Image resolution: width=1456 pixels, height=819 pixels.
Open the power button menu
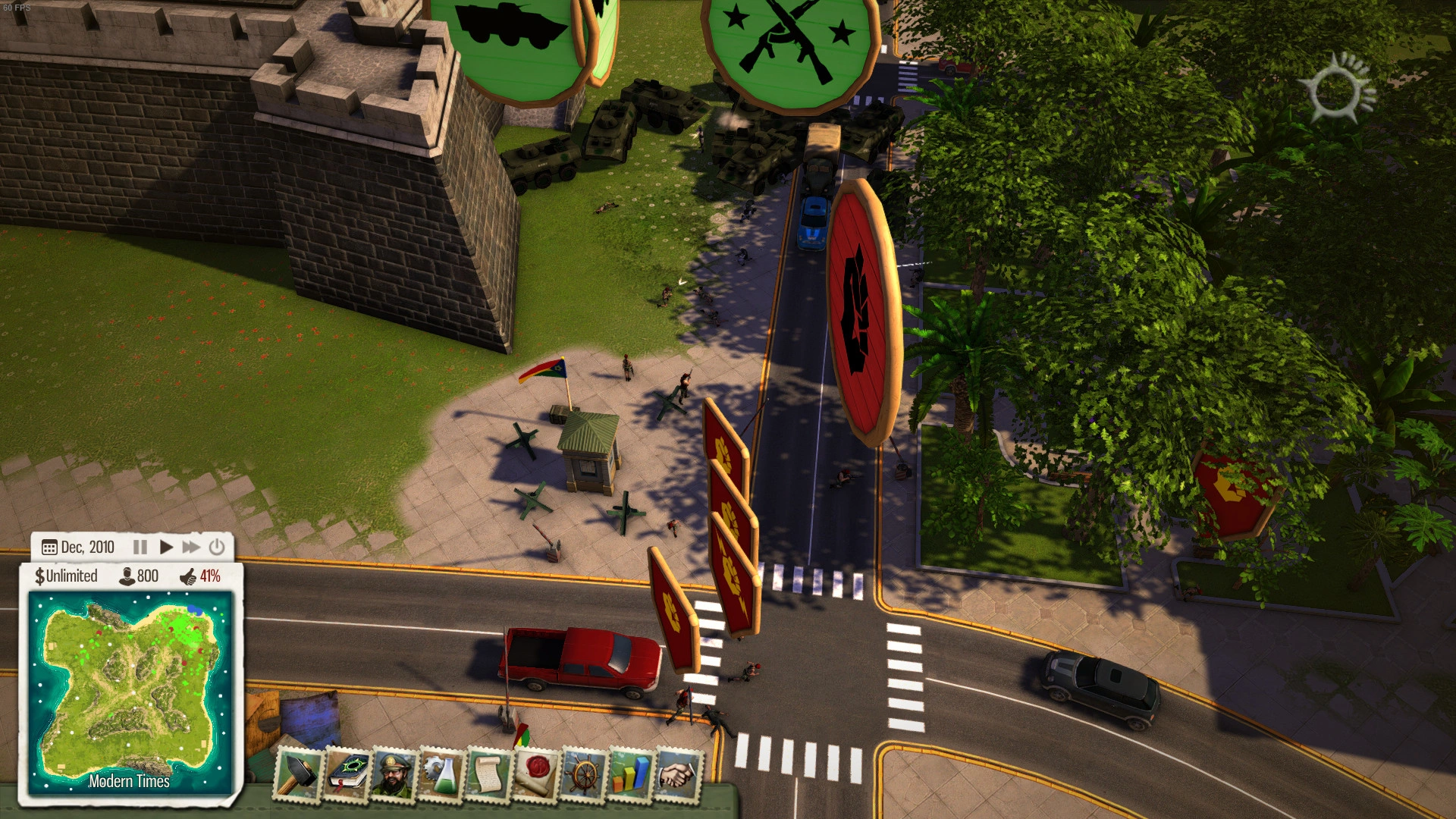[217, 547]
